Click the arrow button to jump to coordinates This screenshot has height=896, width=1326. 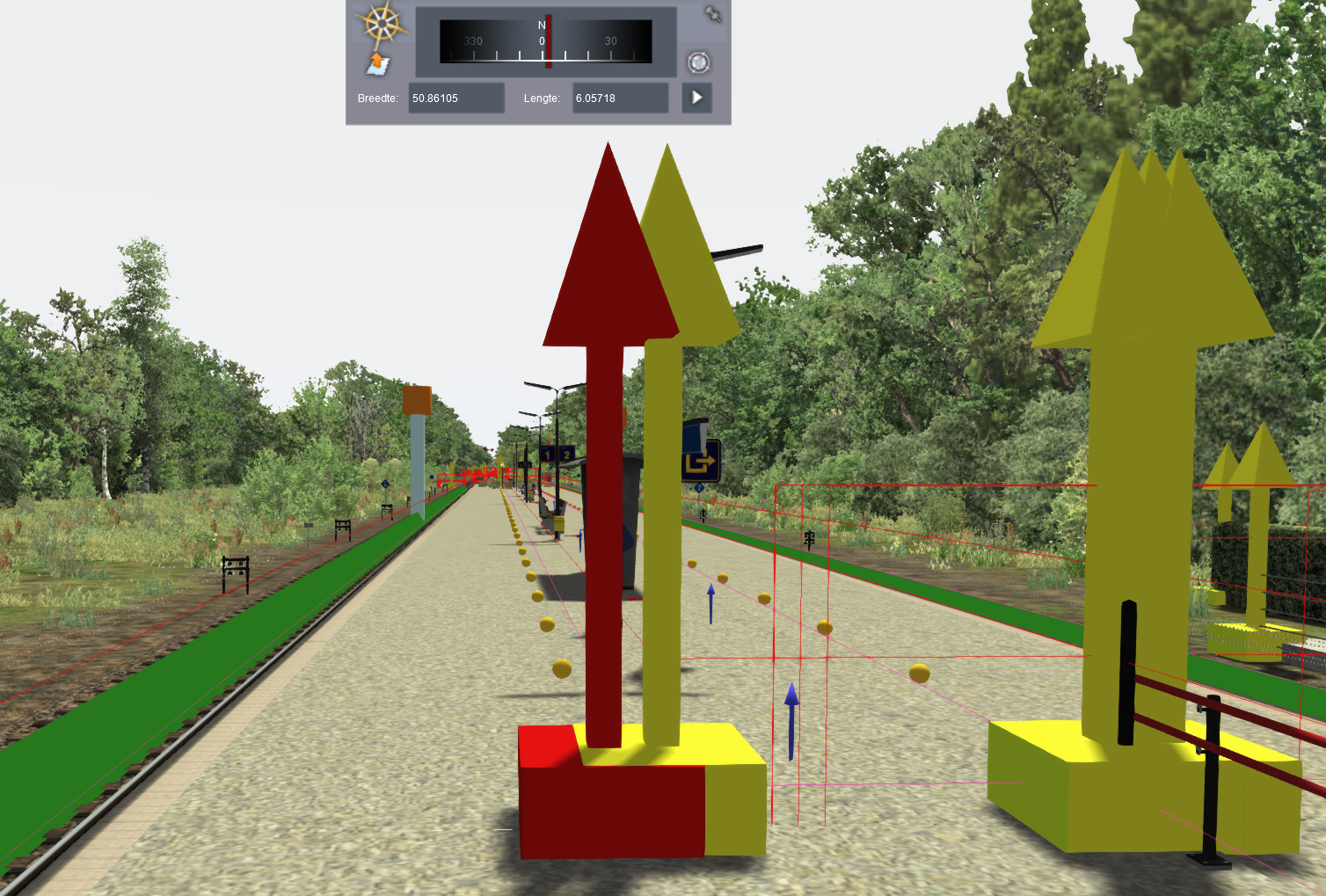coord(696,98)
